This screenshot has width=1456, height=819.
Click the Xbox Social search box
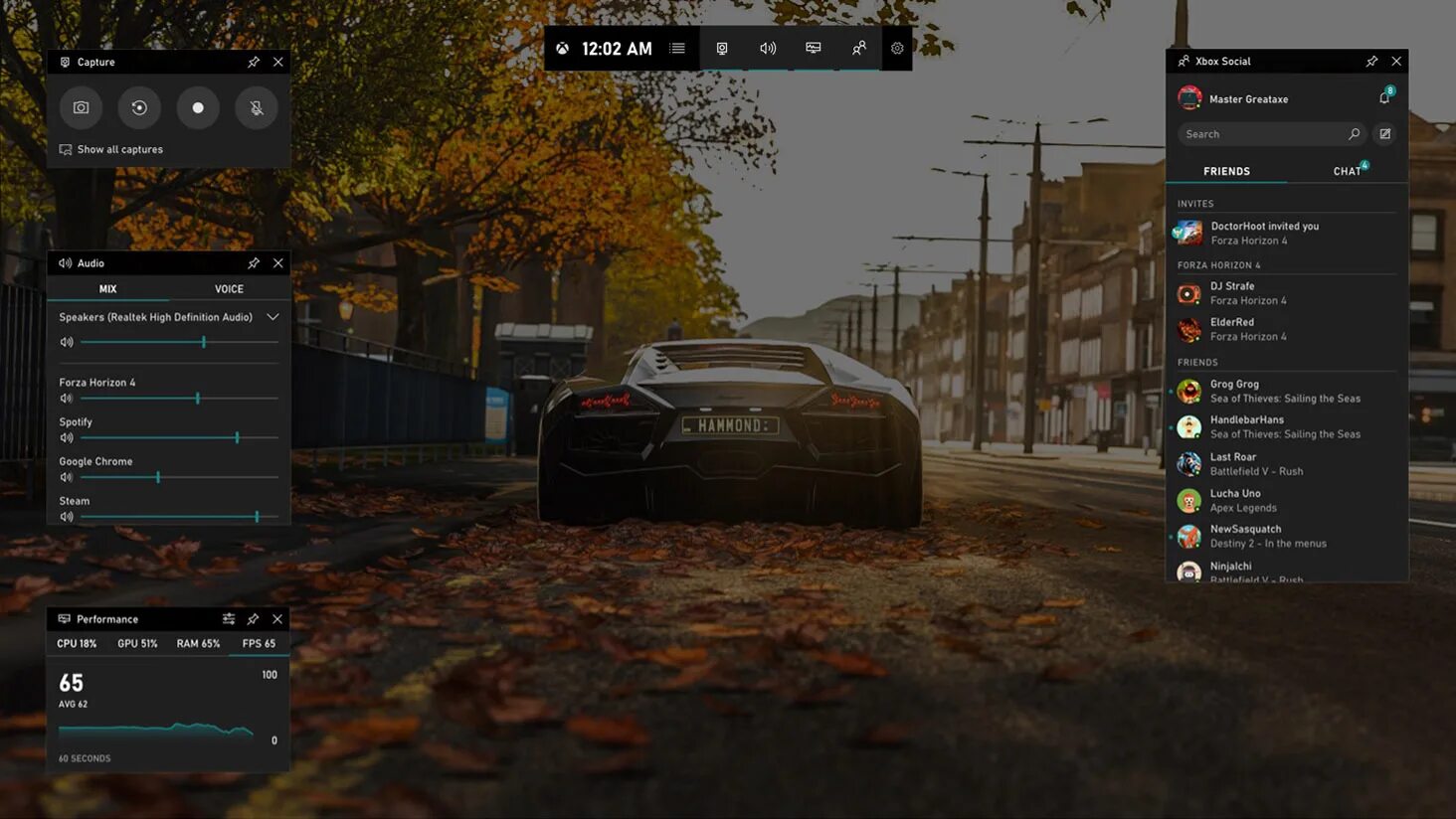(1263, 134)
